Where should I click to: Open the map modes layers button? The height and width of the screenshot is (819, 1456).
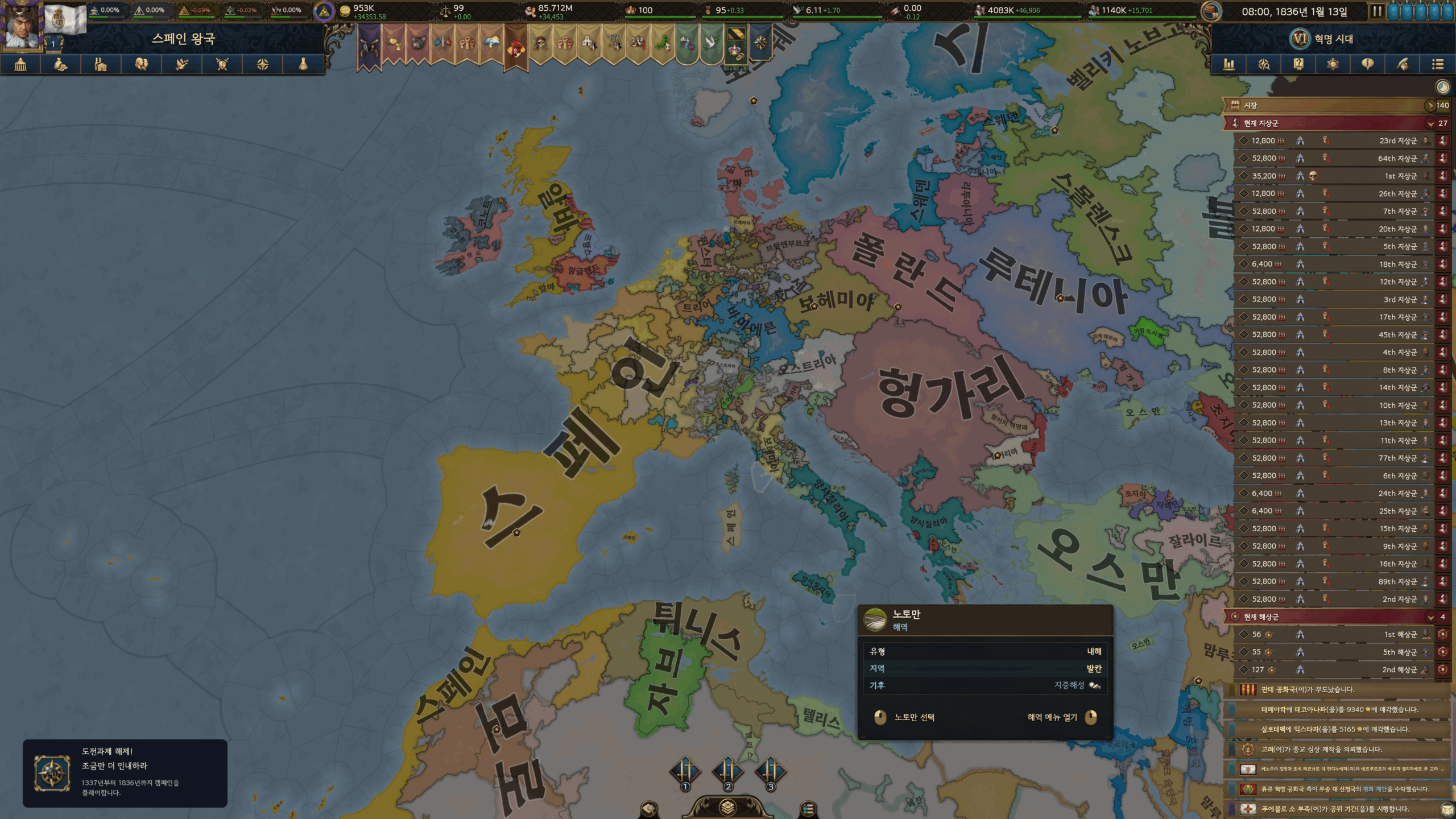[727, 807]
